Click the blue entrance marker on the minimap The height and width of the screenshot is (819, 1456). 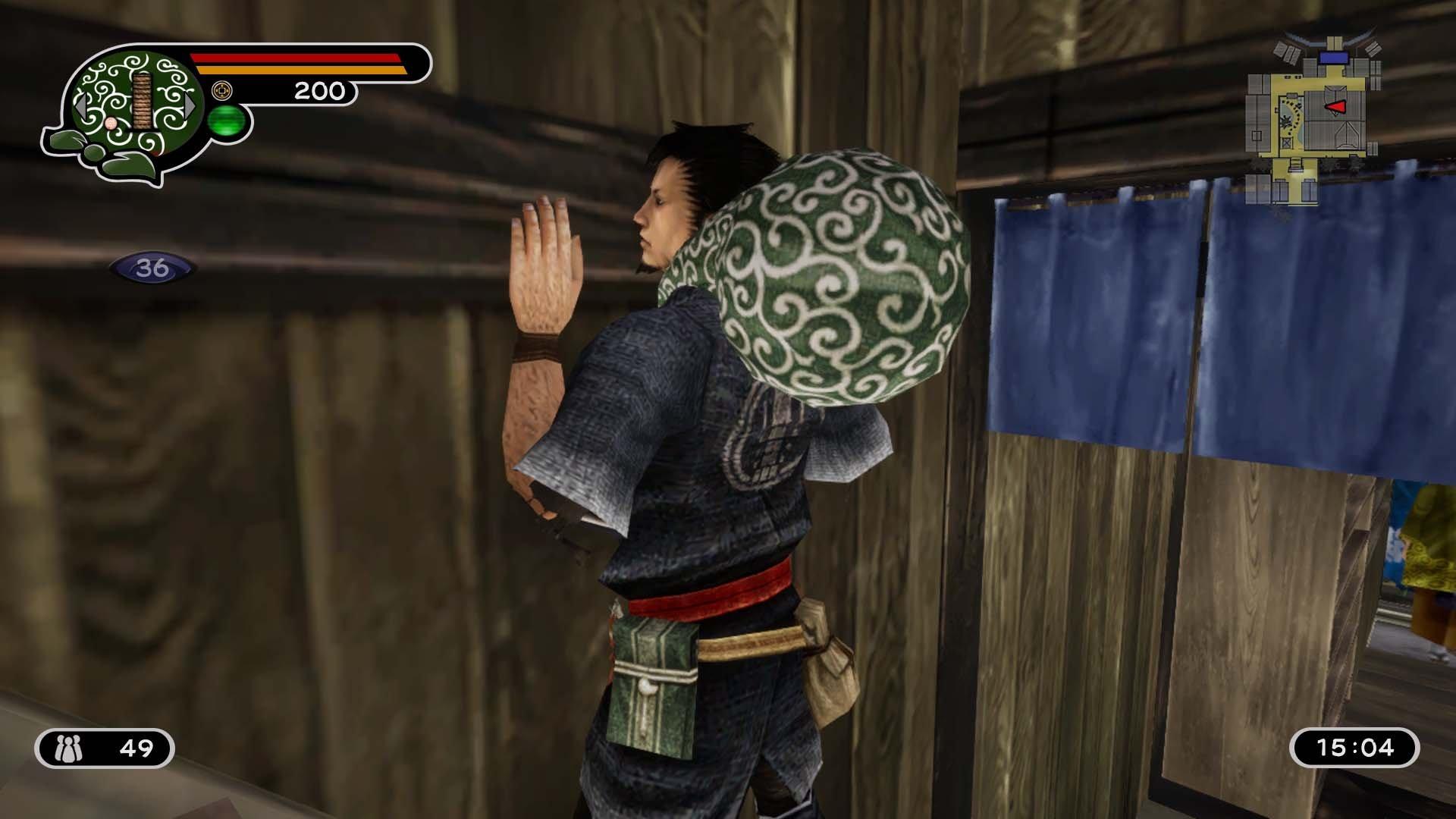tap(1333, 58)
